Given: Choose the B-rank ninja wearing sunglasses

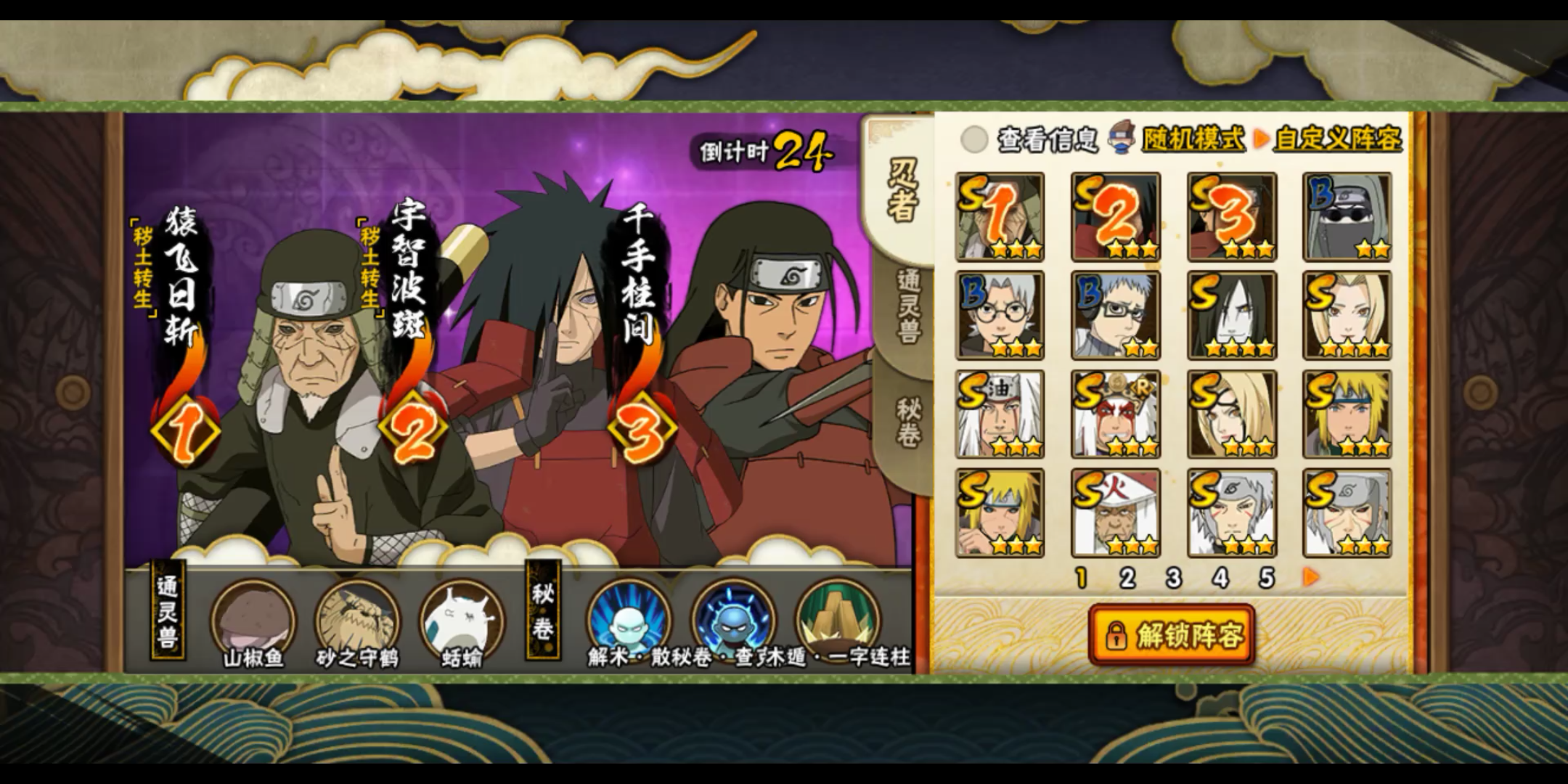Looking at the screenshot, I should (x=1347, y=216).
